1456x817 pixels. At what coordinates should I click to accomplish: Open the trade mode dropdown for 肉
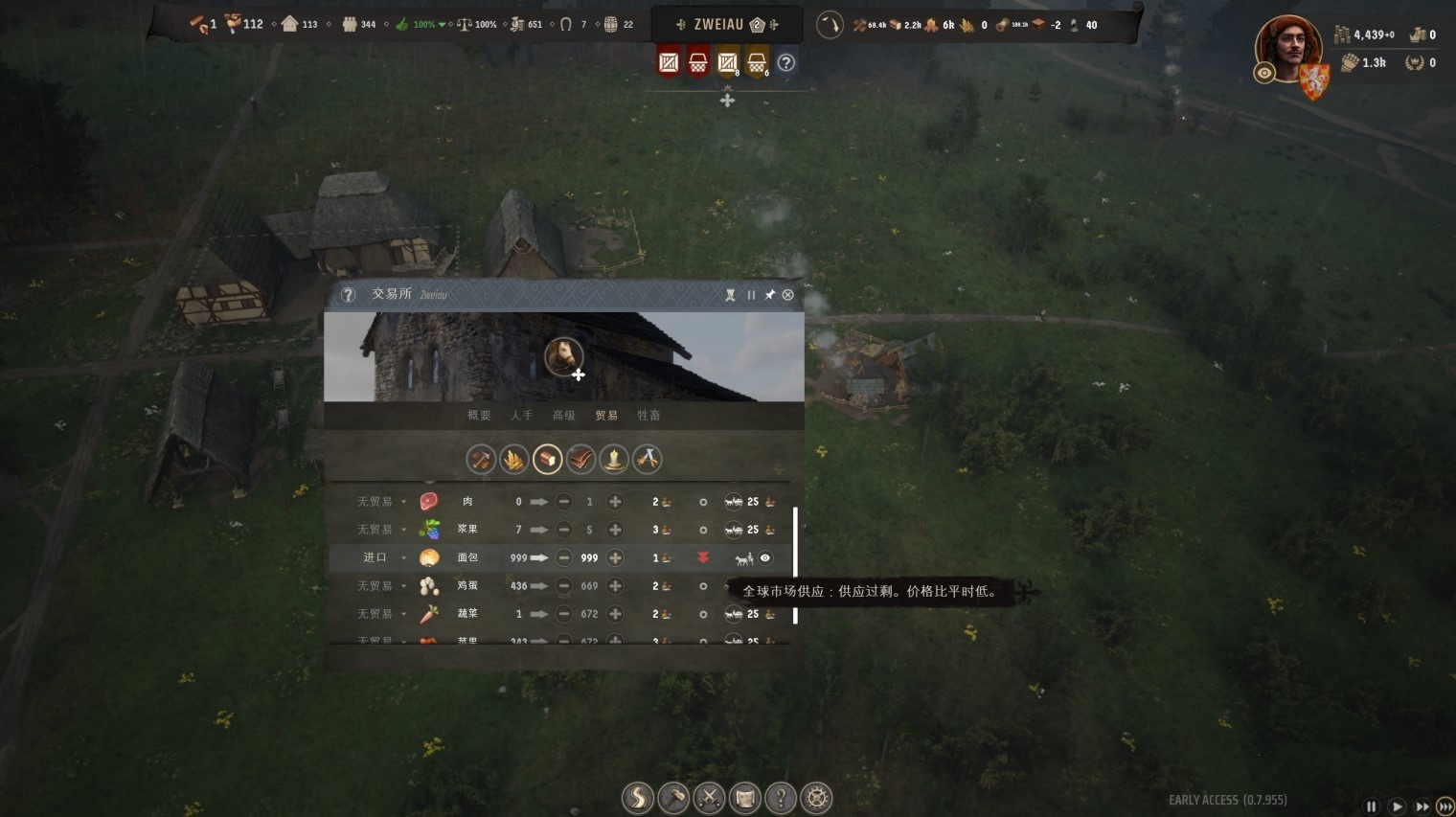pos(403,502)
